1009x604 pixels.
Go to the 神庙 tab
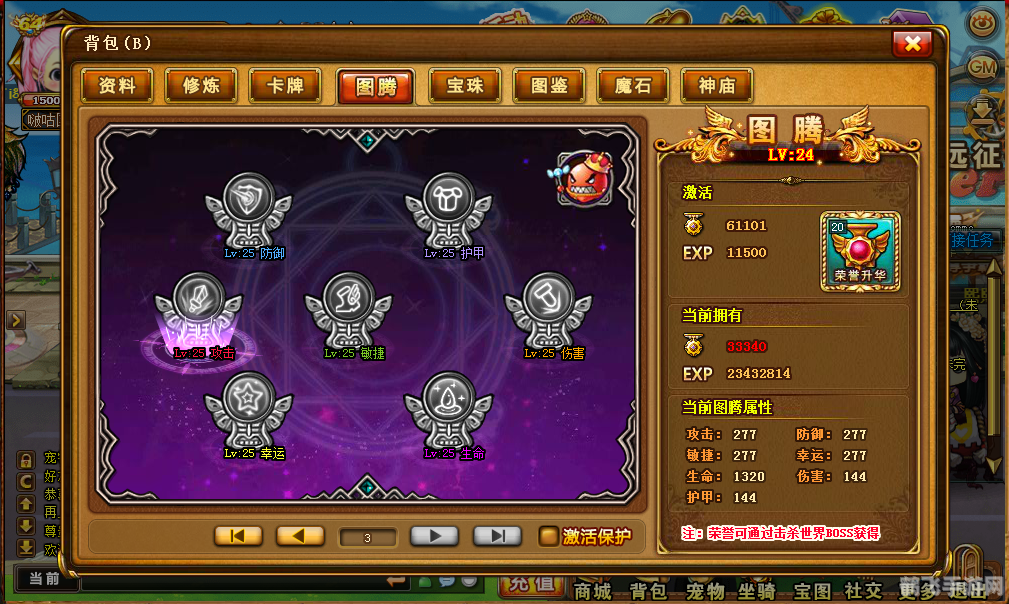tap(717, 86)
